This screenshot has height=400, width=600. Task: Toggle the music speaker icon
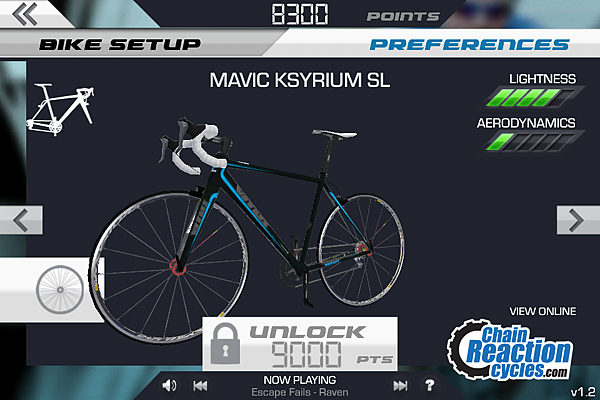point(169,385)
